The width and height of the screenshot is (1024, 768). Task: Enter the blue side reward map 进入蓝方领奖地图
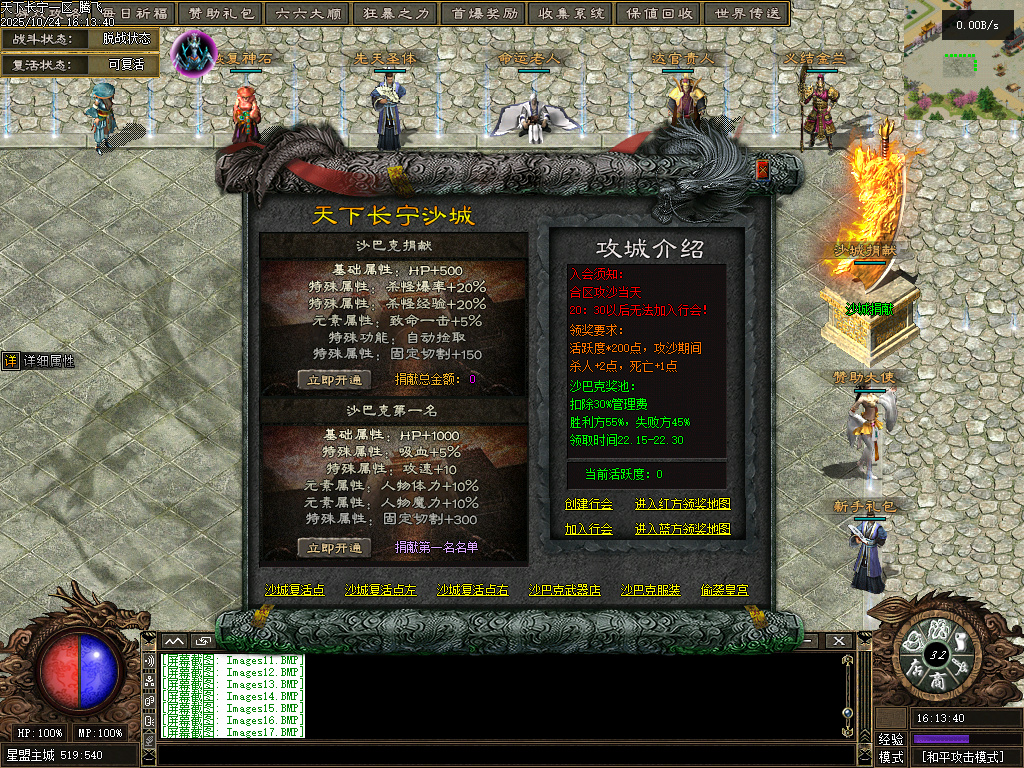click(682, 529)
